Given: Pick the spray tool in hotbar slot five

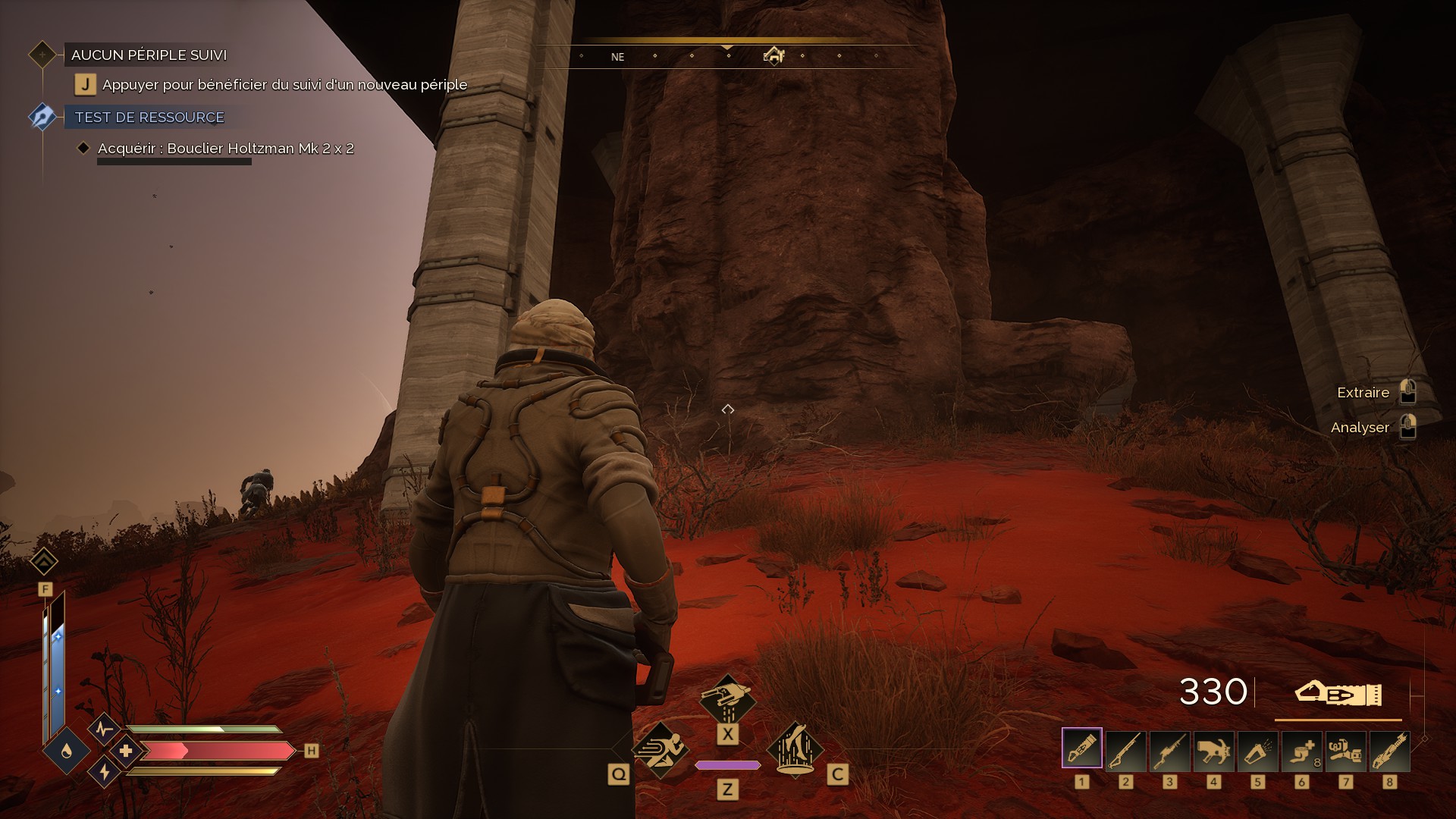Looking at the screenshot, I should (x=1257, y=749).
